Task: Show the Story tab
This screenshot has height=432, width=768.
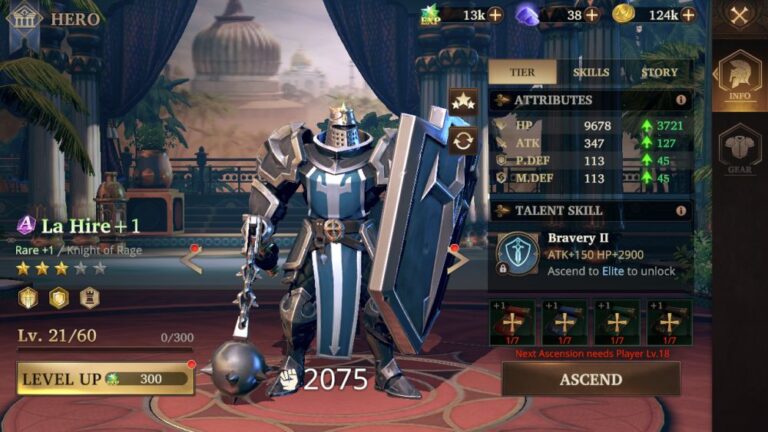Action: 659,73
